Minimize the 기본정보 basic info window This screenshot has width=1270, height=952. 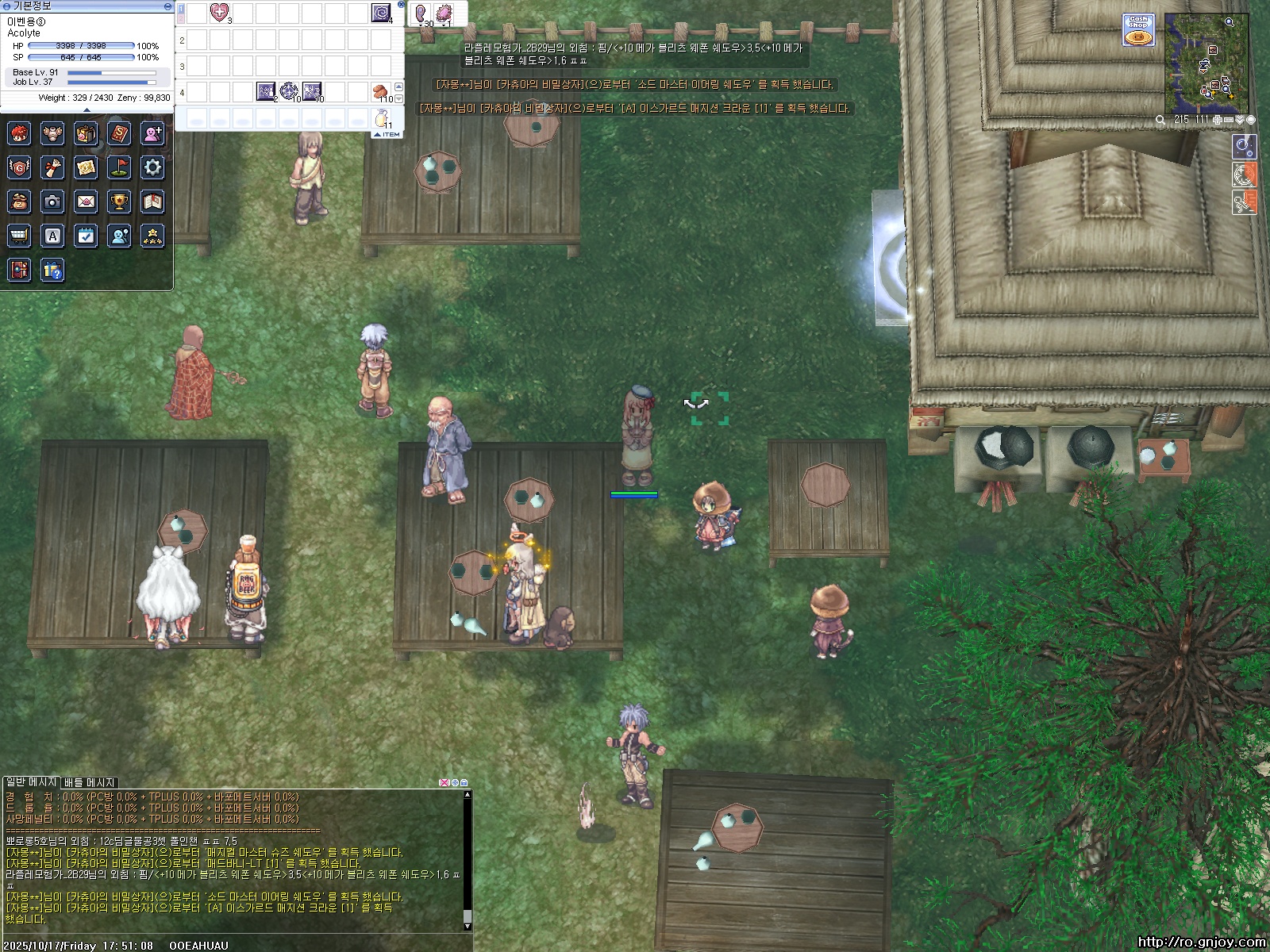coord(167,6)
